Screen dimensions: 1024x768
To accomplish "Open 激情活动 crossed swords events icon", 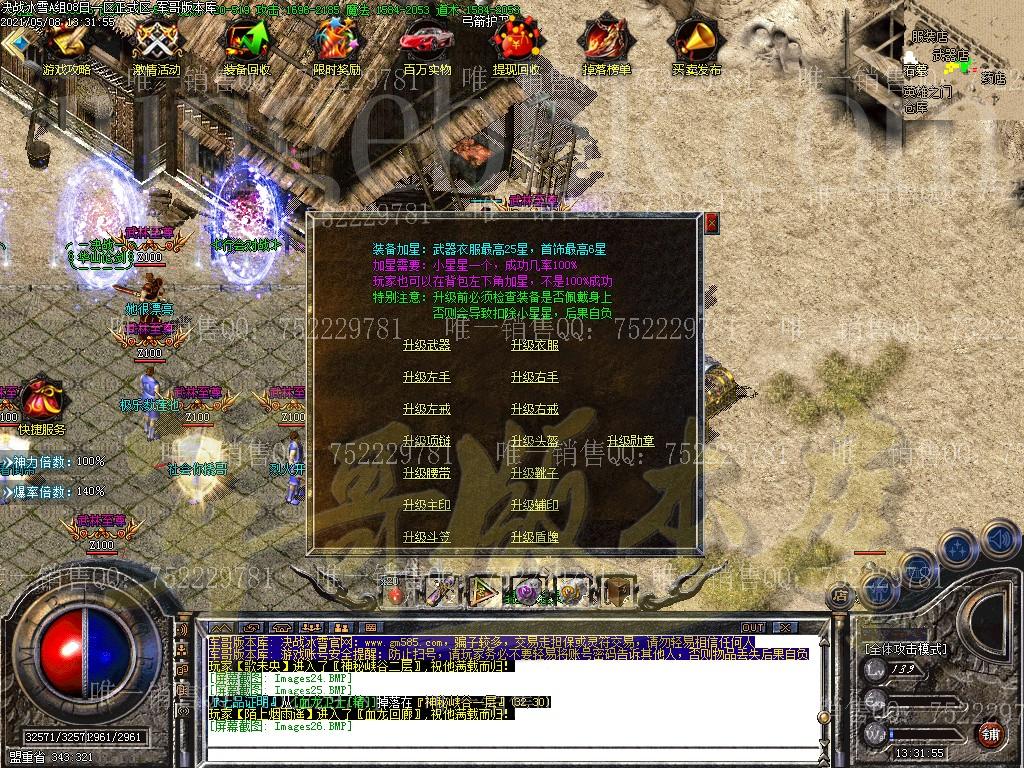I will tap(156, 46).
